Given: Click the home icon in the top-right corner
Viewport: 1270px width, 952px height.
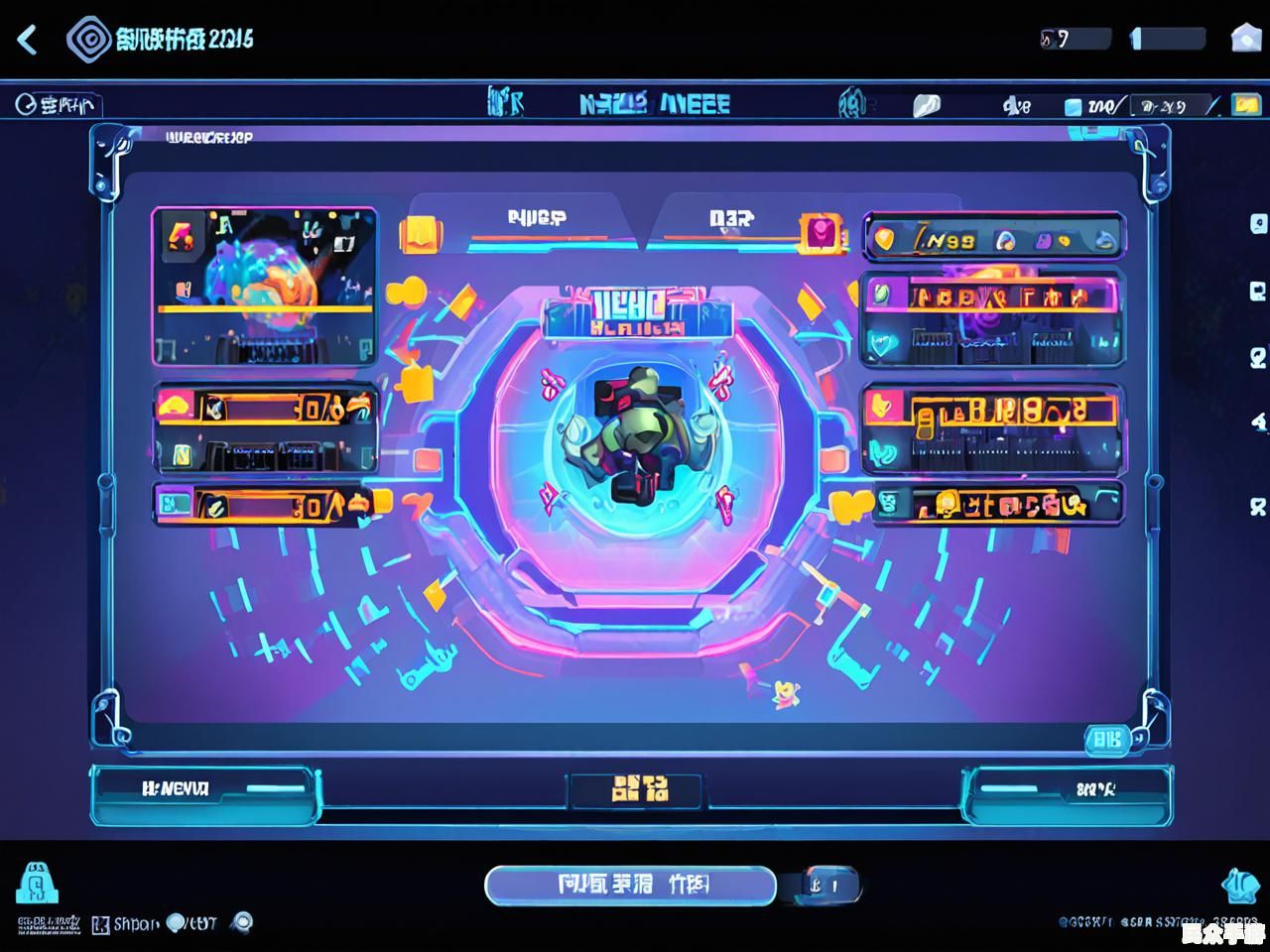Looking at the screenshot, I should coord(1245,39).
